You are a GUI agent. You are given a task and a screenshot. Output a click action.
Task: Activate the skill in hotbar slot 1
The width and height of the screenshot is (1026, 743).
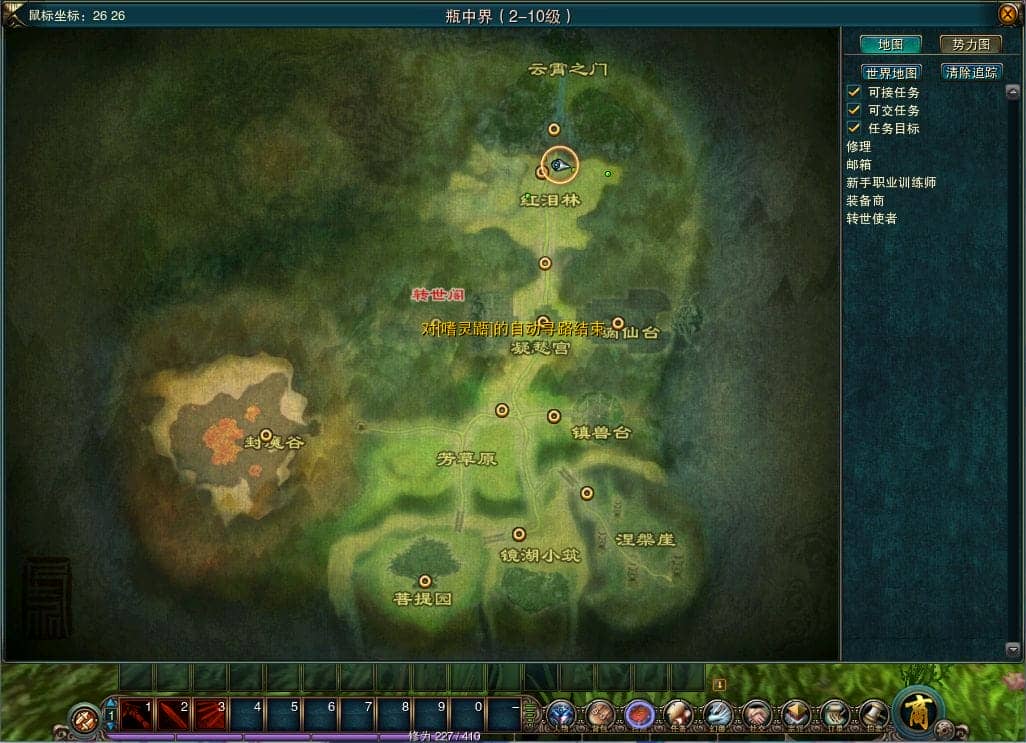[136, 714]
